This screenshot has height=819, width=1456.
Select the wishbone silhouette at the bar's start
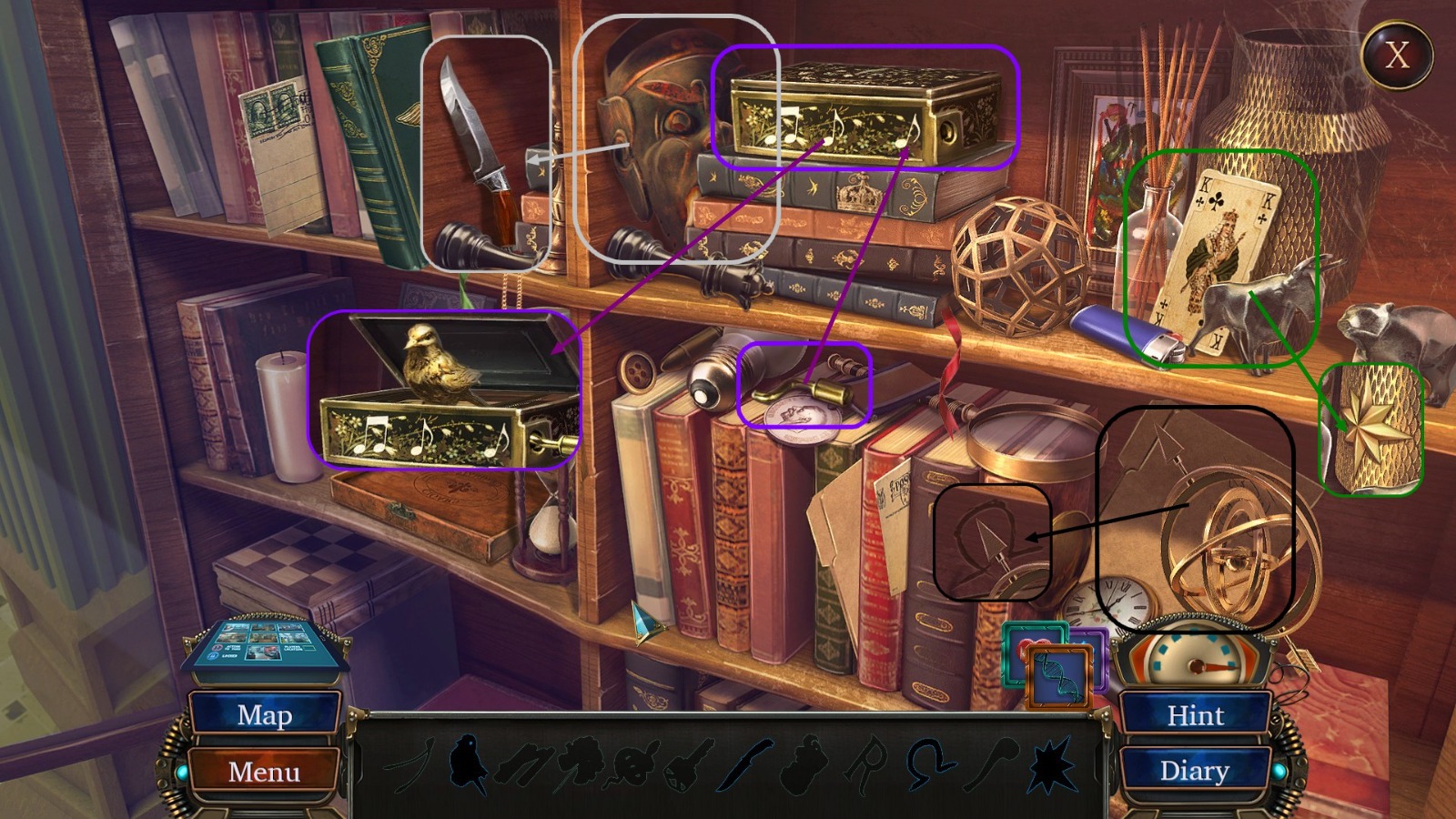(408, 764)
